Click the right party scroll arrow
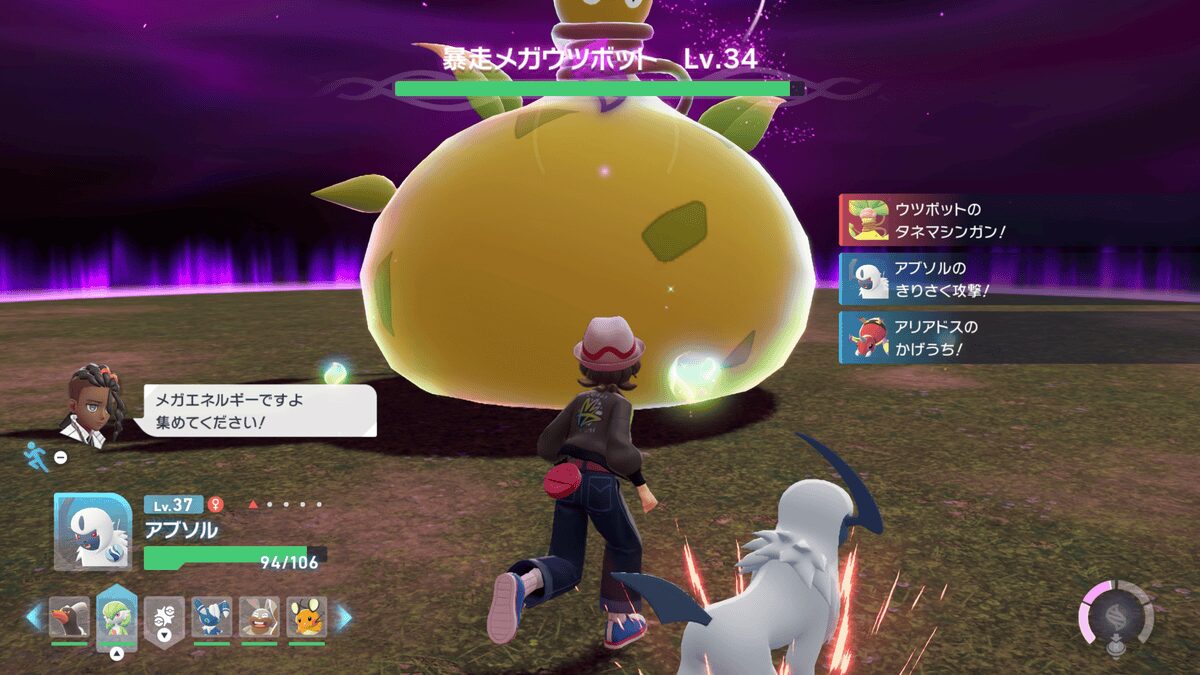Screen dimensions: 1200x675 click(x=343, y=617)
